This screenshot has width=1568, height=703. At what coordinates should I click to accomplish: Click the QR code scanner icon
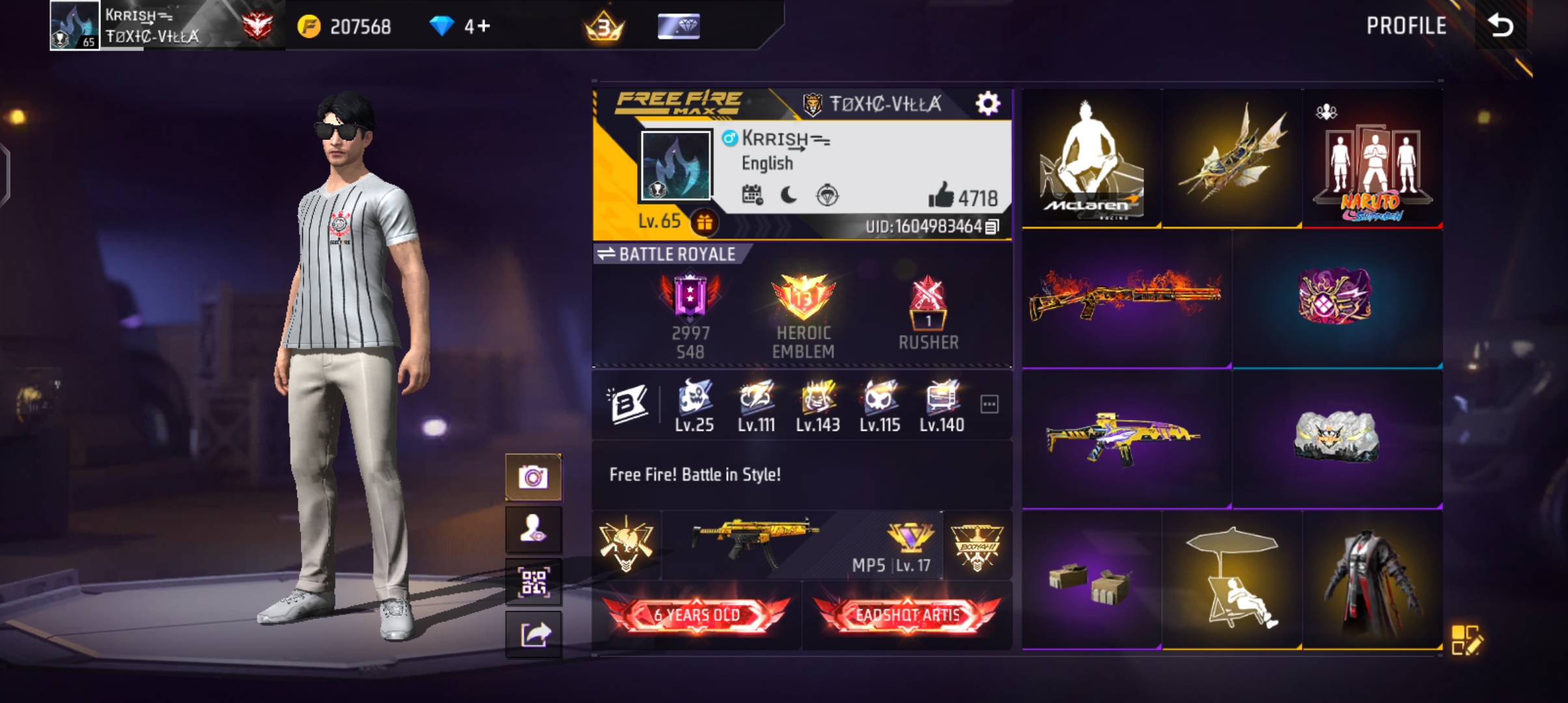point(534,583)
